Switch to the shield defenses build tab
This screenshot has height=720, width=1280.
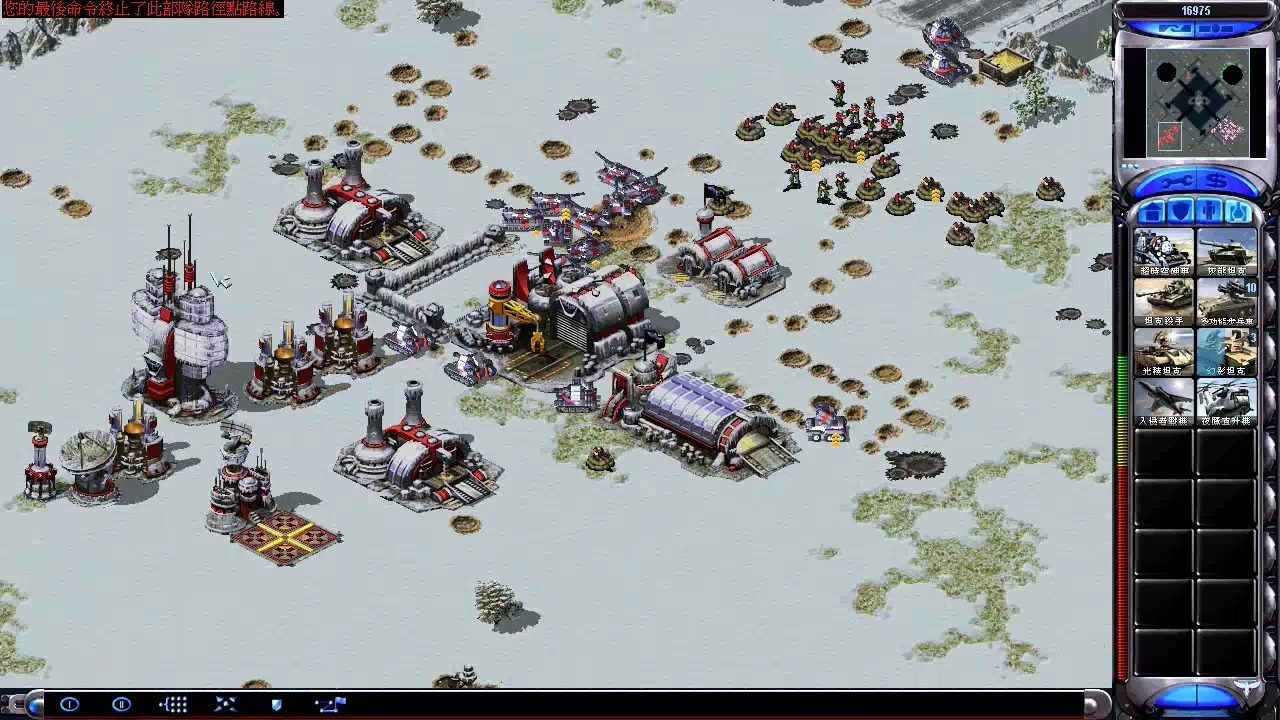tap(1180, 212)
